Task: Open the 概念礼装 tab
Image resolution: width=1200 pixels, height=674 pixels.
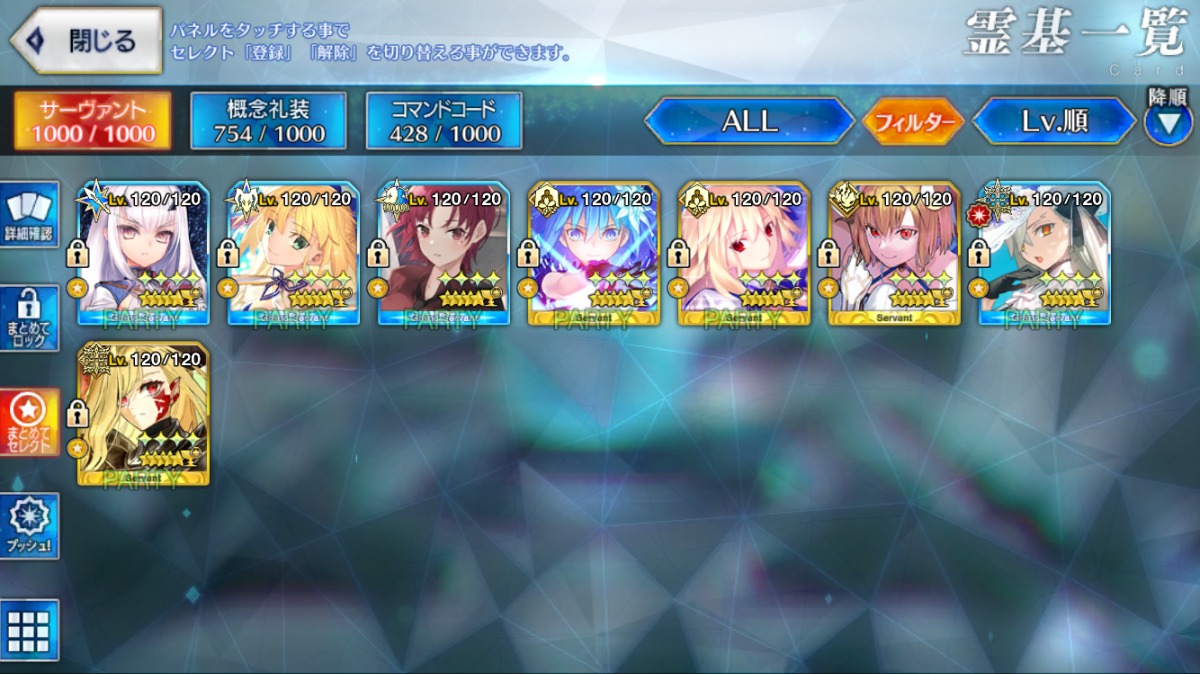Action: pos(268,121)
